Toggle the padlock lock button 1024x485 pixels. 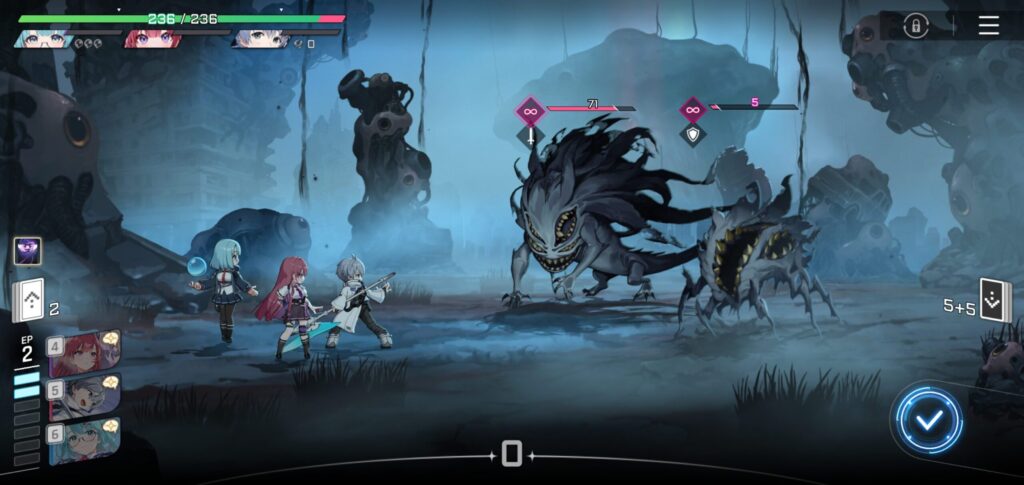click(915, 27)
